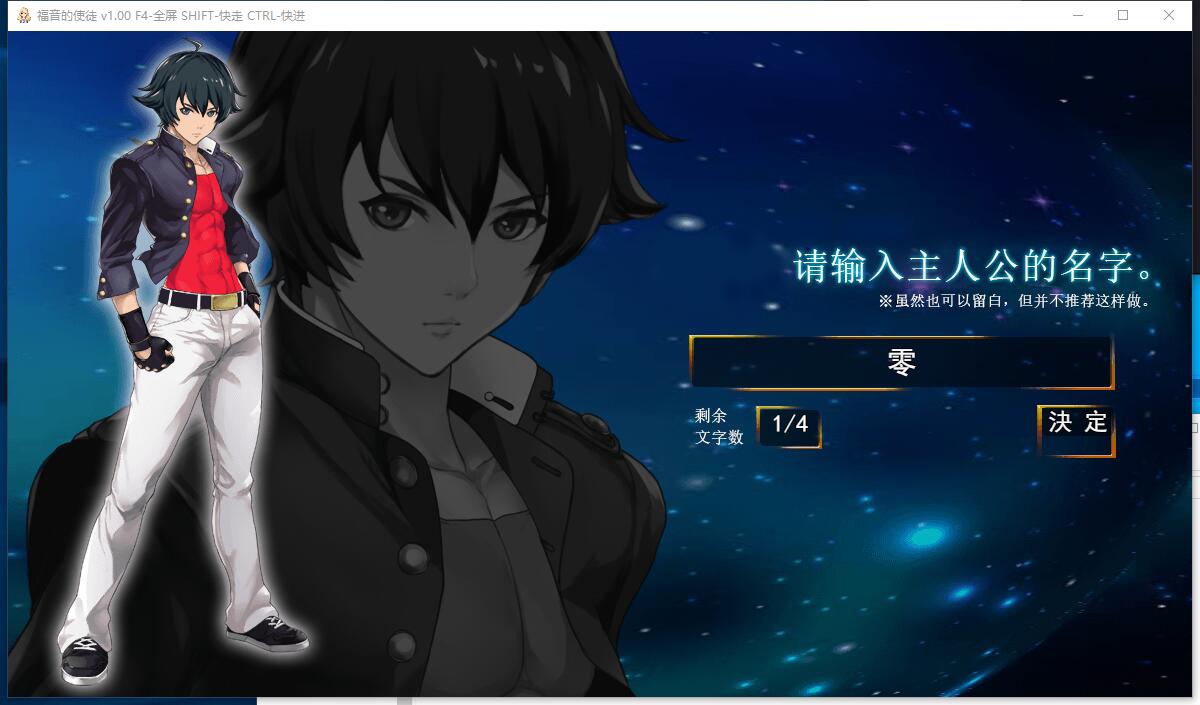The image size is (1200, 705).
Task: Click the protagonist name input field
Action: [x=901, y=362]
